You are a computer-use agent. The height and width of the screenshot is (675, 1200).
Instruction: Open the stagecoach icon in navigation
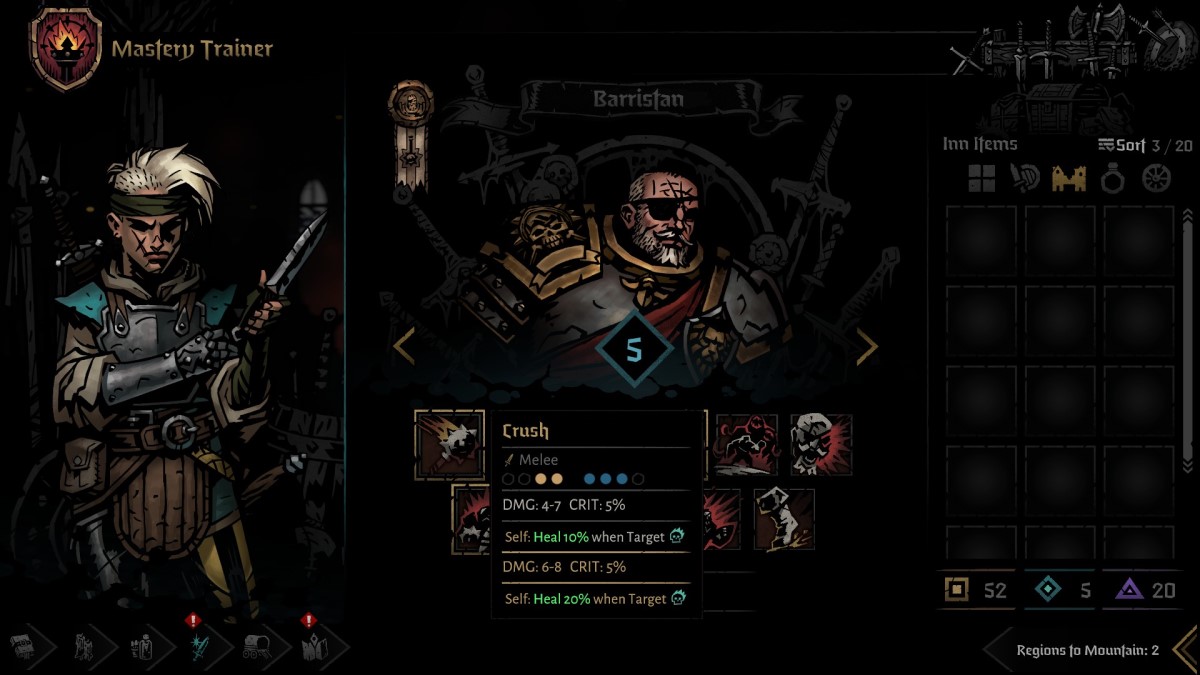[255, 647]
